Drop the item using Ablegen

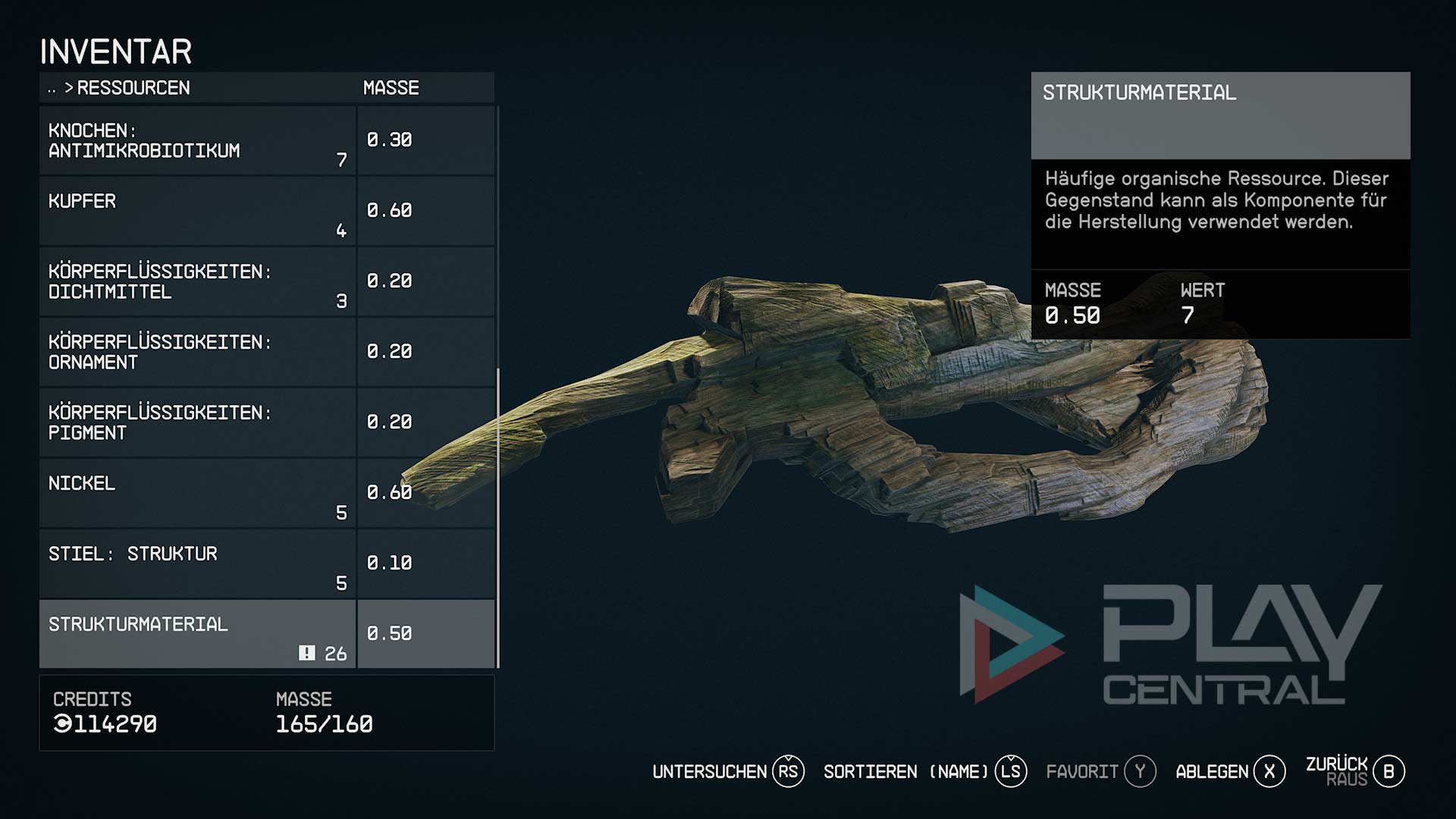pyautogui.click(x=1230, y=772)
